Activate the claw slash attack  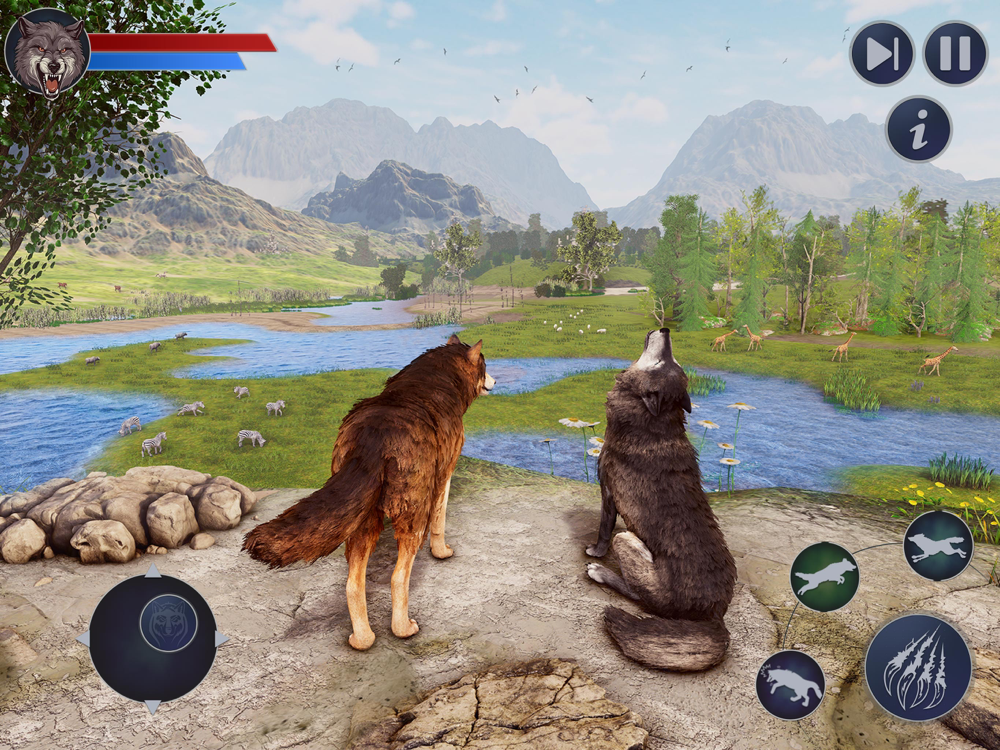(917, 667)
